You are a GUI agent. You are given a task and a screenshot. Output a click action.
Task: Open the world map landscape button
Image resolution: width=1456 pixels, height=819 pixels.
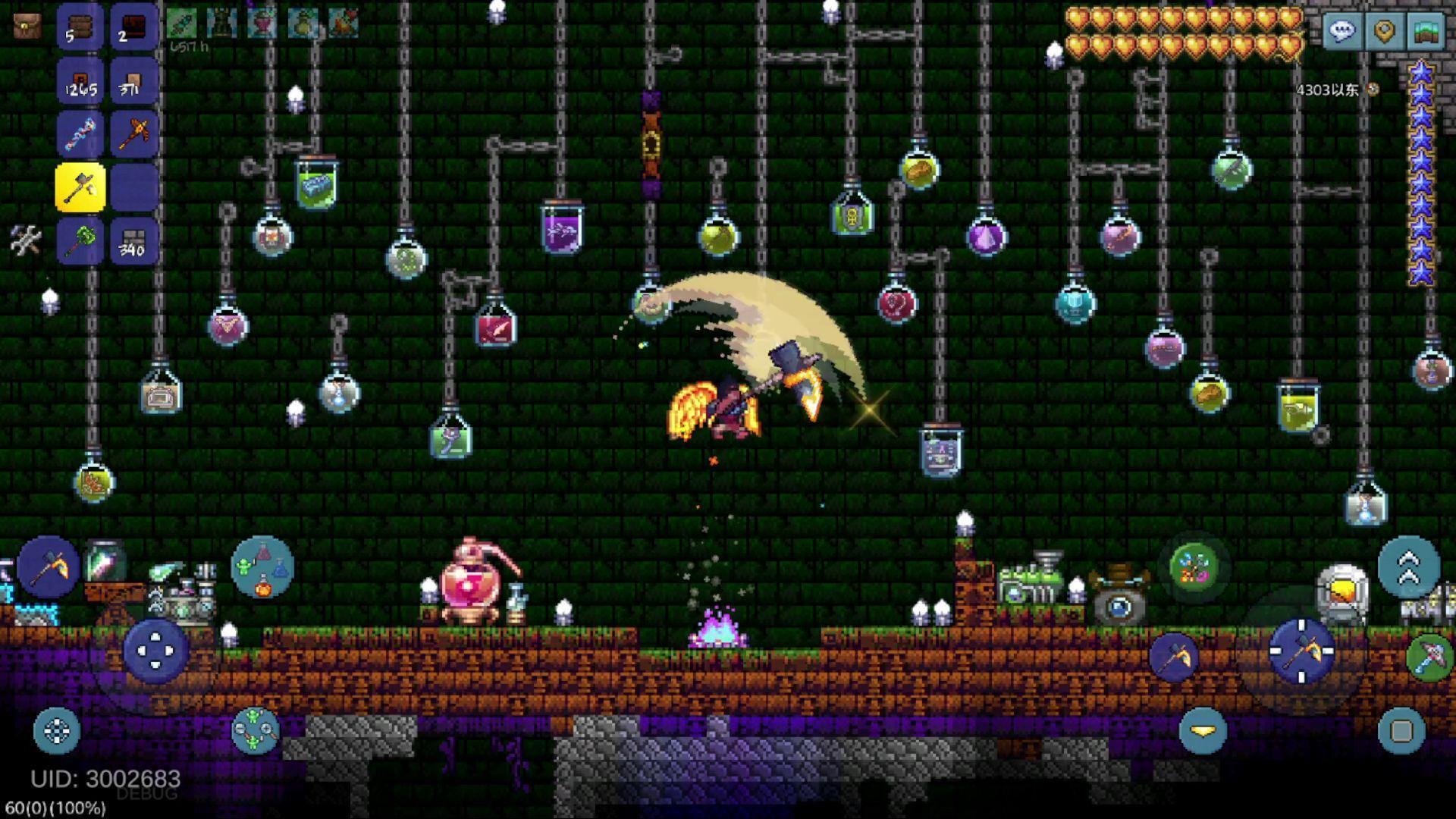coord(1426,32)
